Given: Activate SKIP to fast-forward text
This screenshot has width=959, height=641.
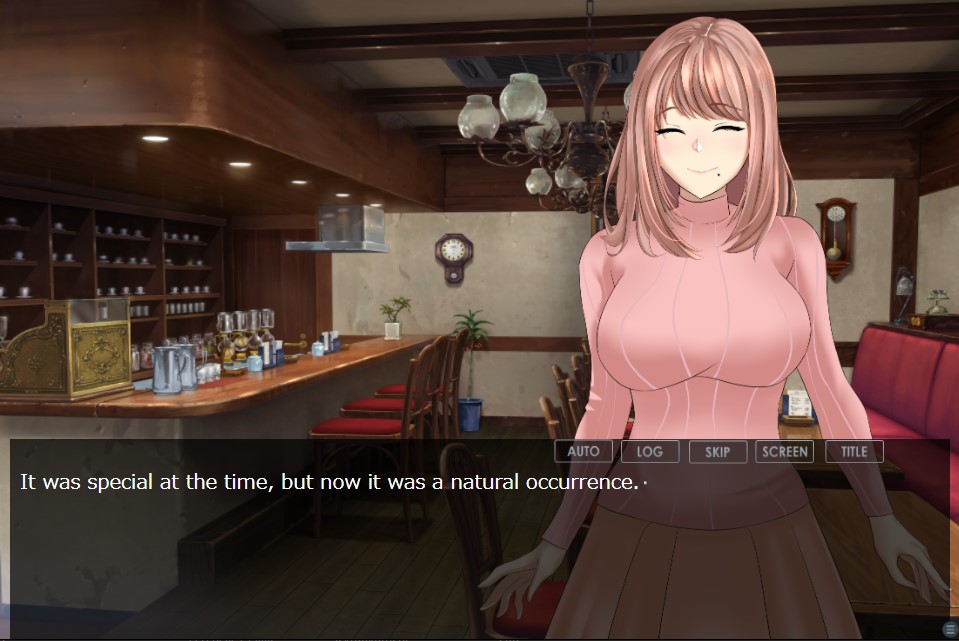Looking at the screenshot, I should [x=717, y=451].
